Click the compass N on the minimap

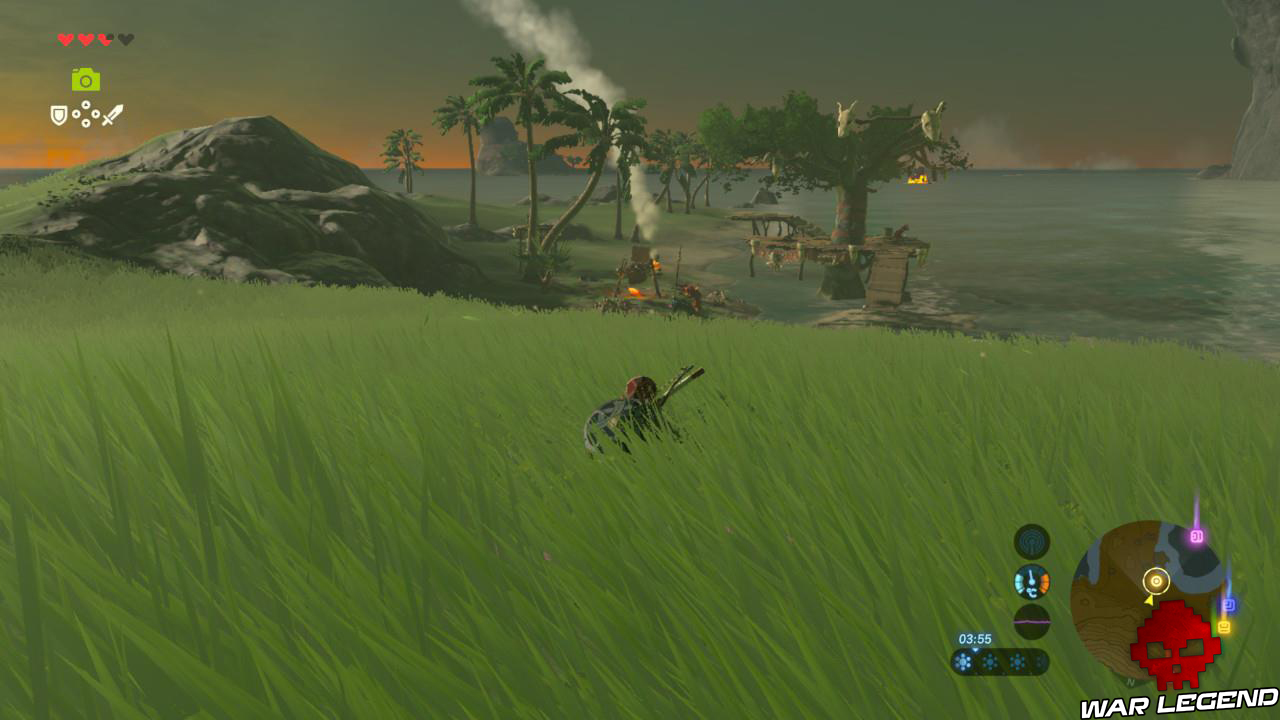tap(1129, 682)
